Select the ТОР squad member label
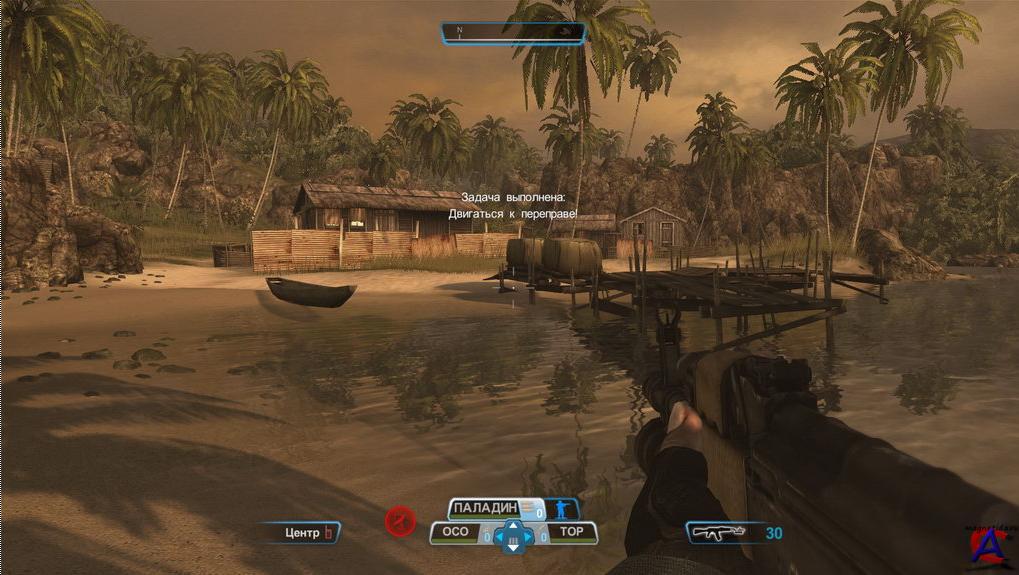The width and height of the screenshot is (1019, 575). coord(571,533)
